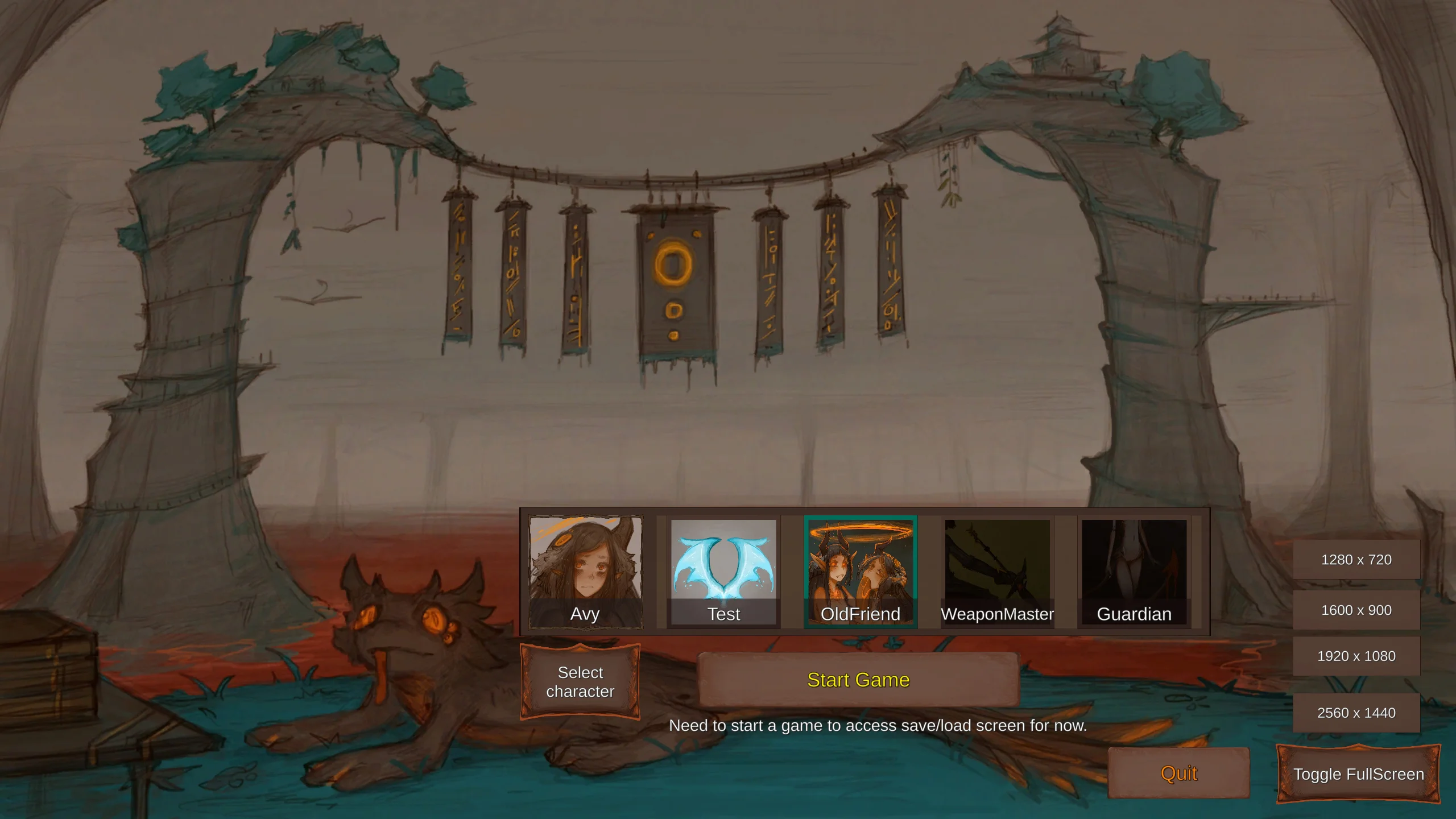Screen dimensions: 1456x819
Task: Pick the OldFriend character portrait
Action: click(860, 571)
